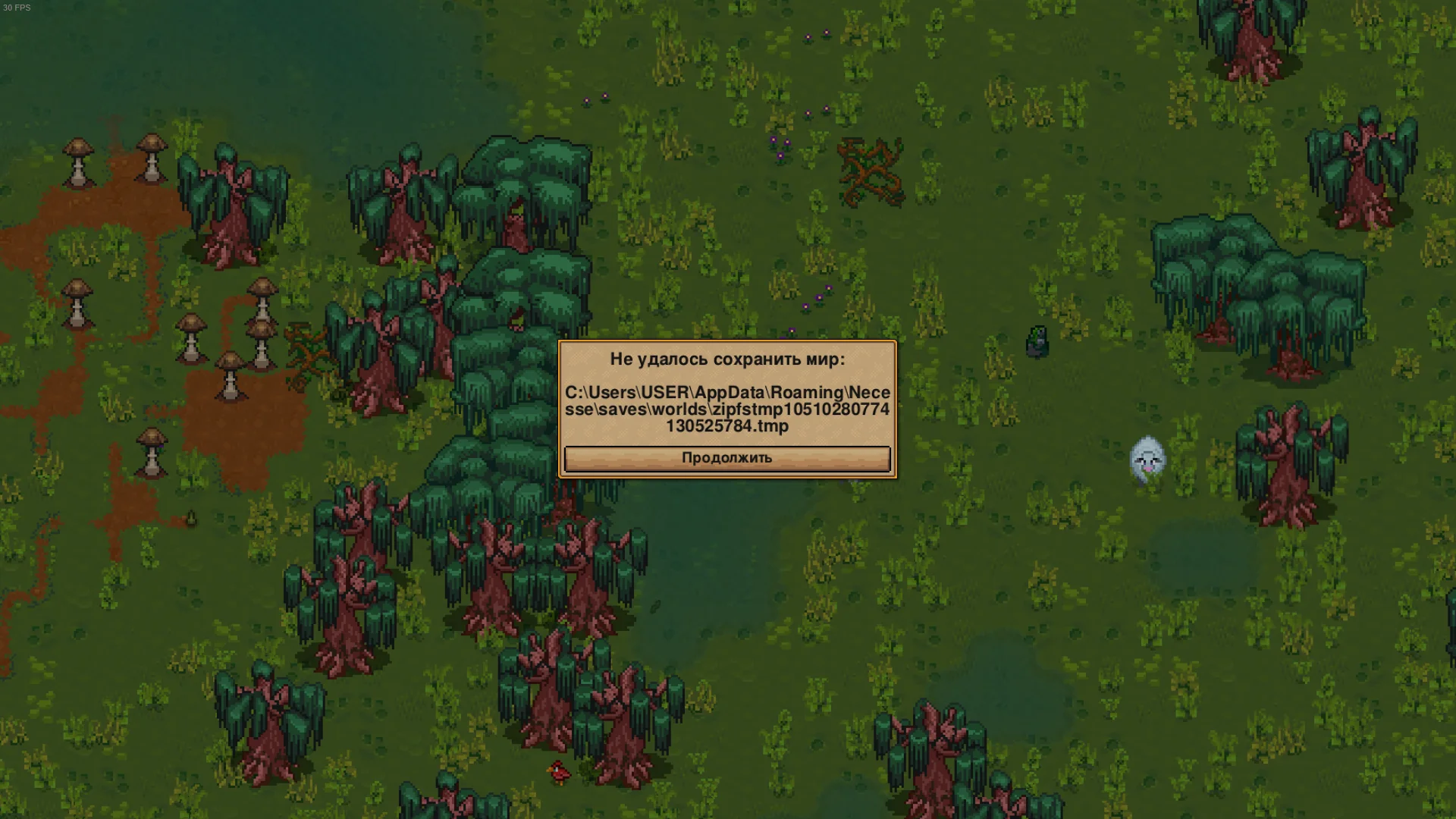Click the Продолжить button in the save error dialog

pyautogui.click(x=726, y=459)
